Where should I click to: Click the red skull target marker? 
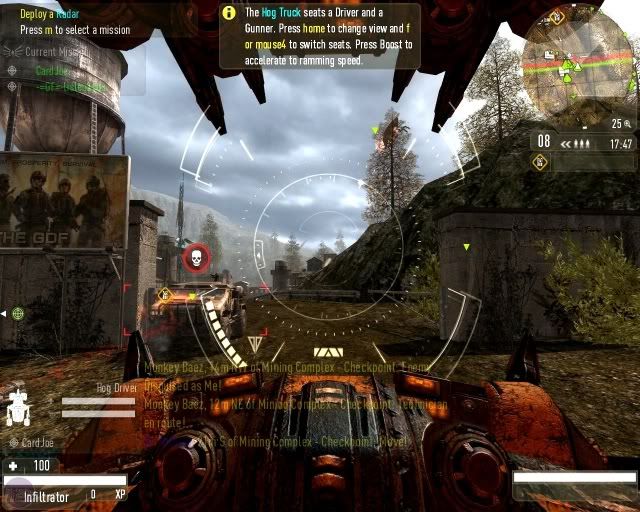click(x=197, y=260)
